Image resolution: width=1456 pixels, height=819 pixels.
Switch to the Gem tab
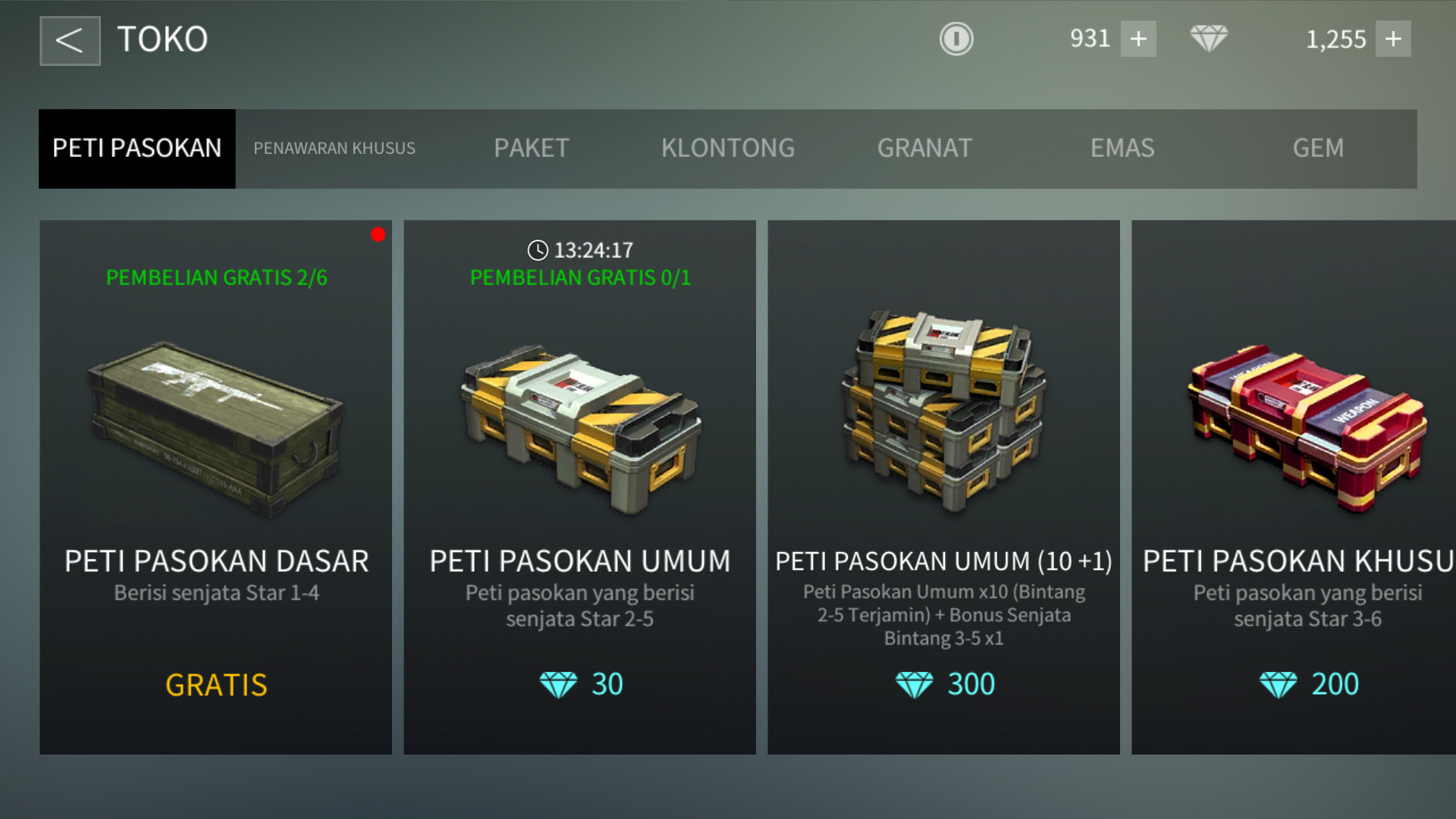(x=1318, y=149)
